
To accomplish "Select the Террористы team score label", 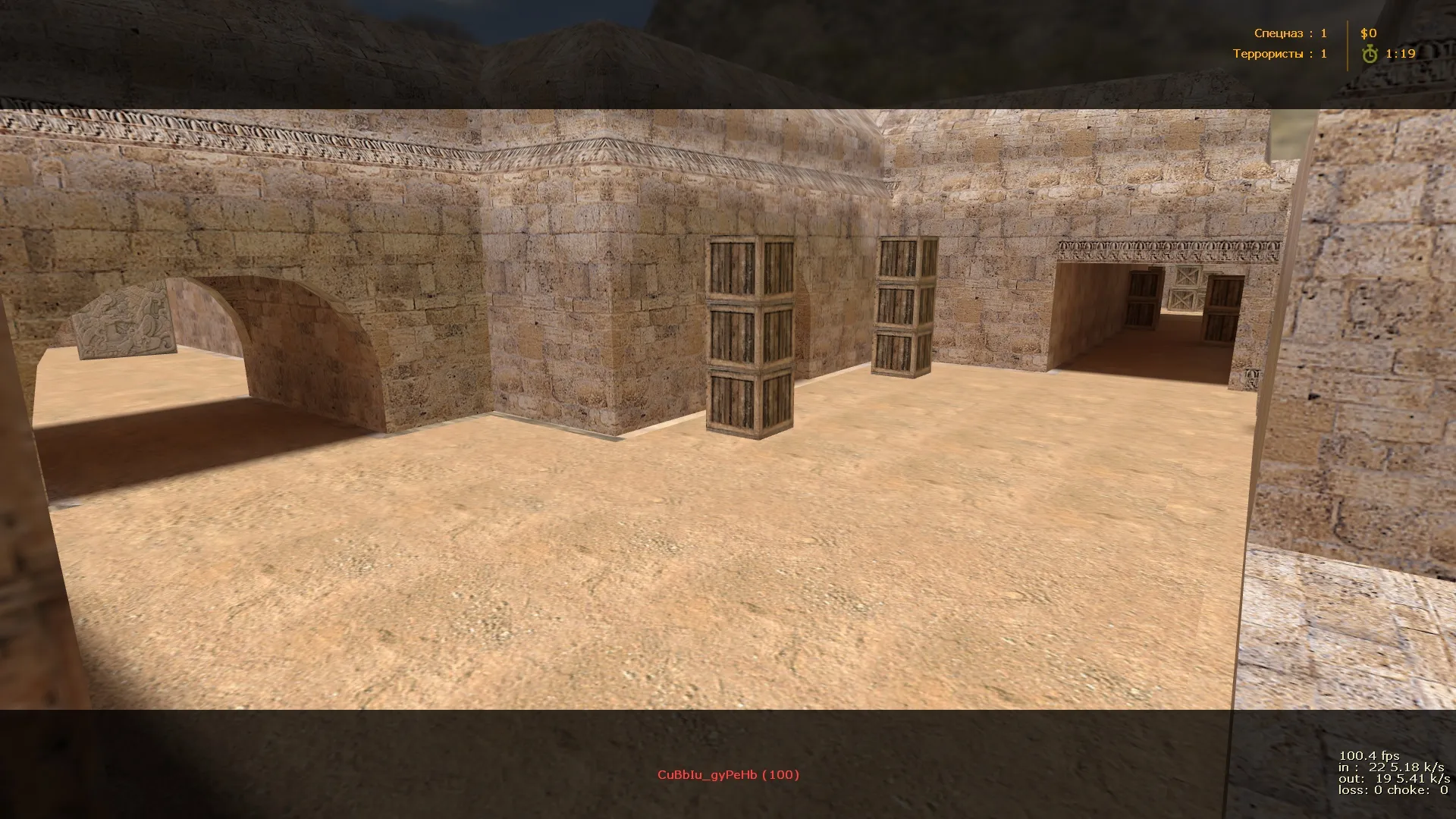I will tap(1272, 53).
